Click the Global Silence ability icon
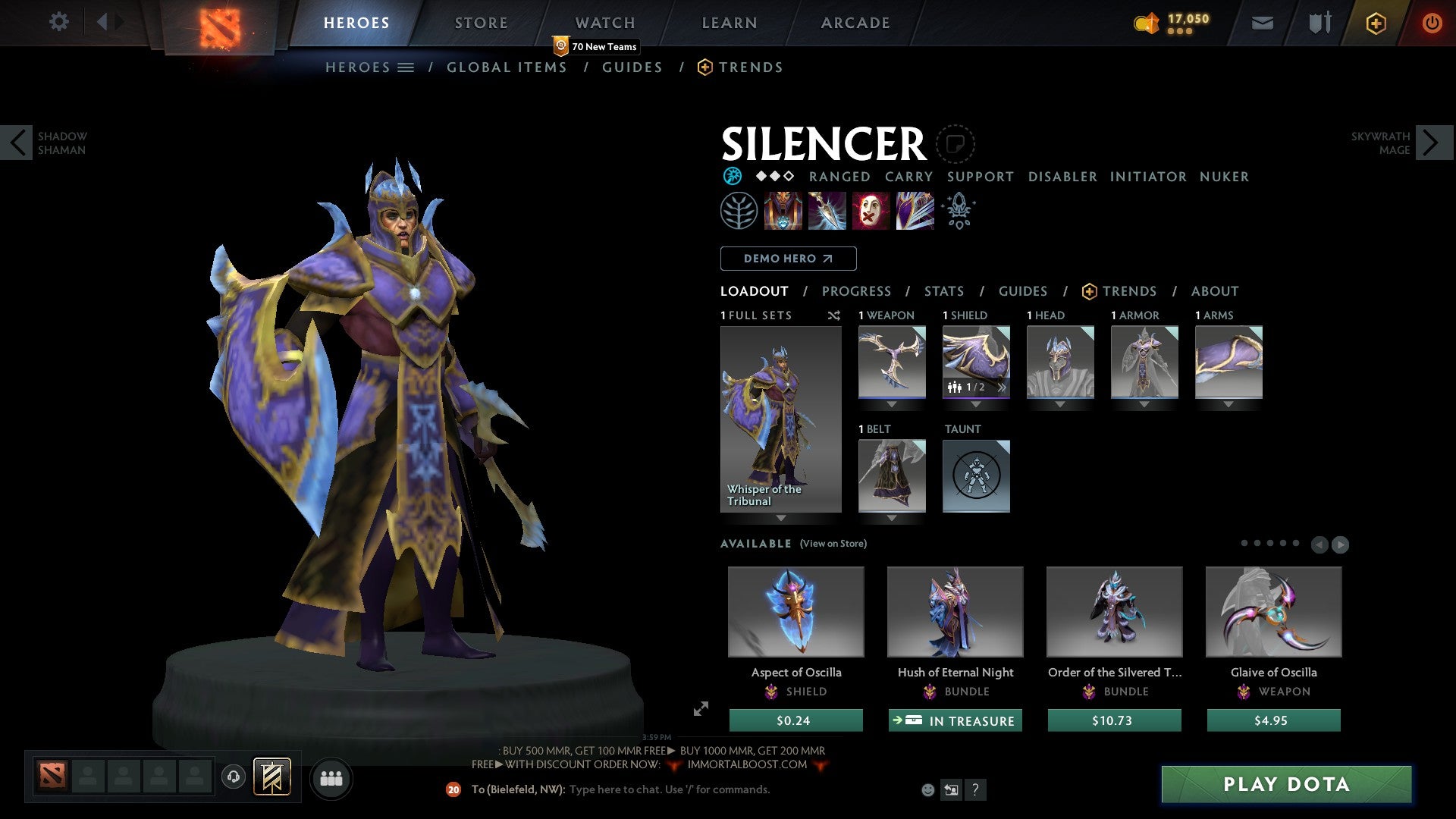Screen dimensions: 1456x819 coord(915,211)
